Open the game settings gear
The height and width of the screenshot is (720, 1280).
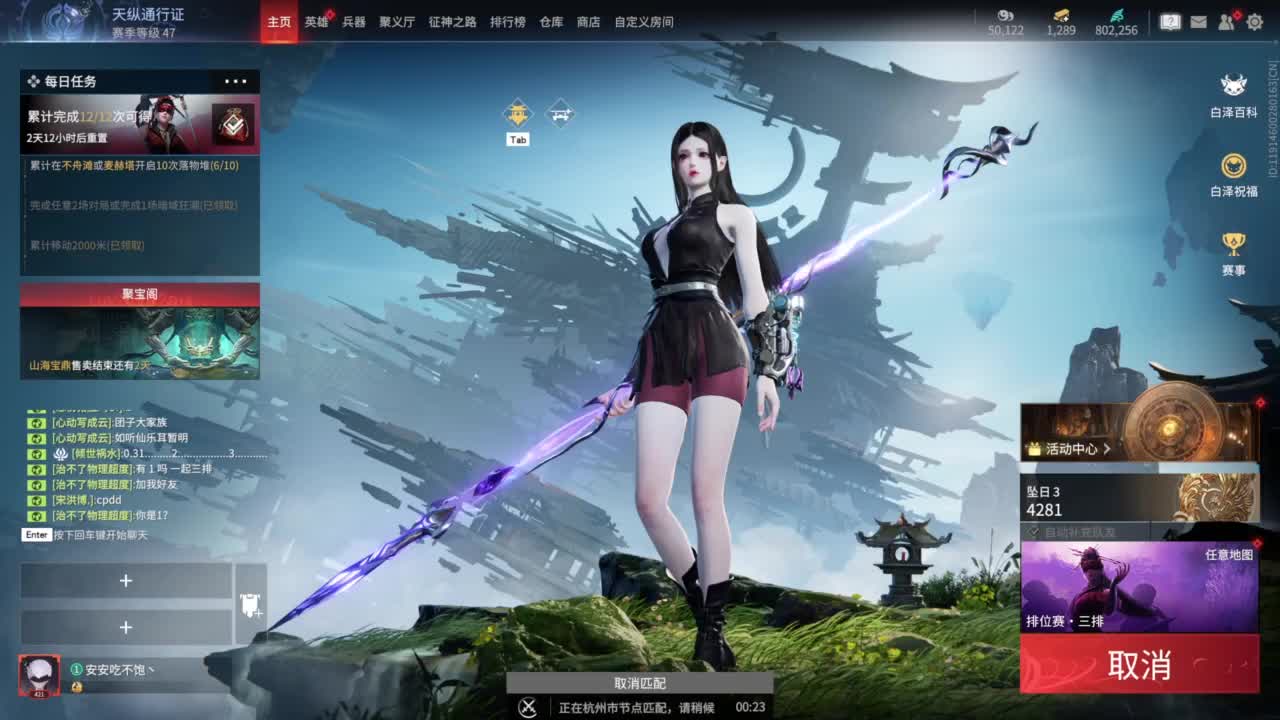click(1255, 22)
